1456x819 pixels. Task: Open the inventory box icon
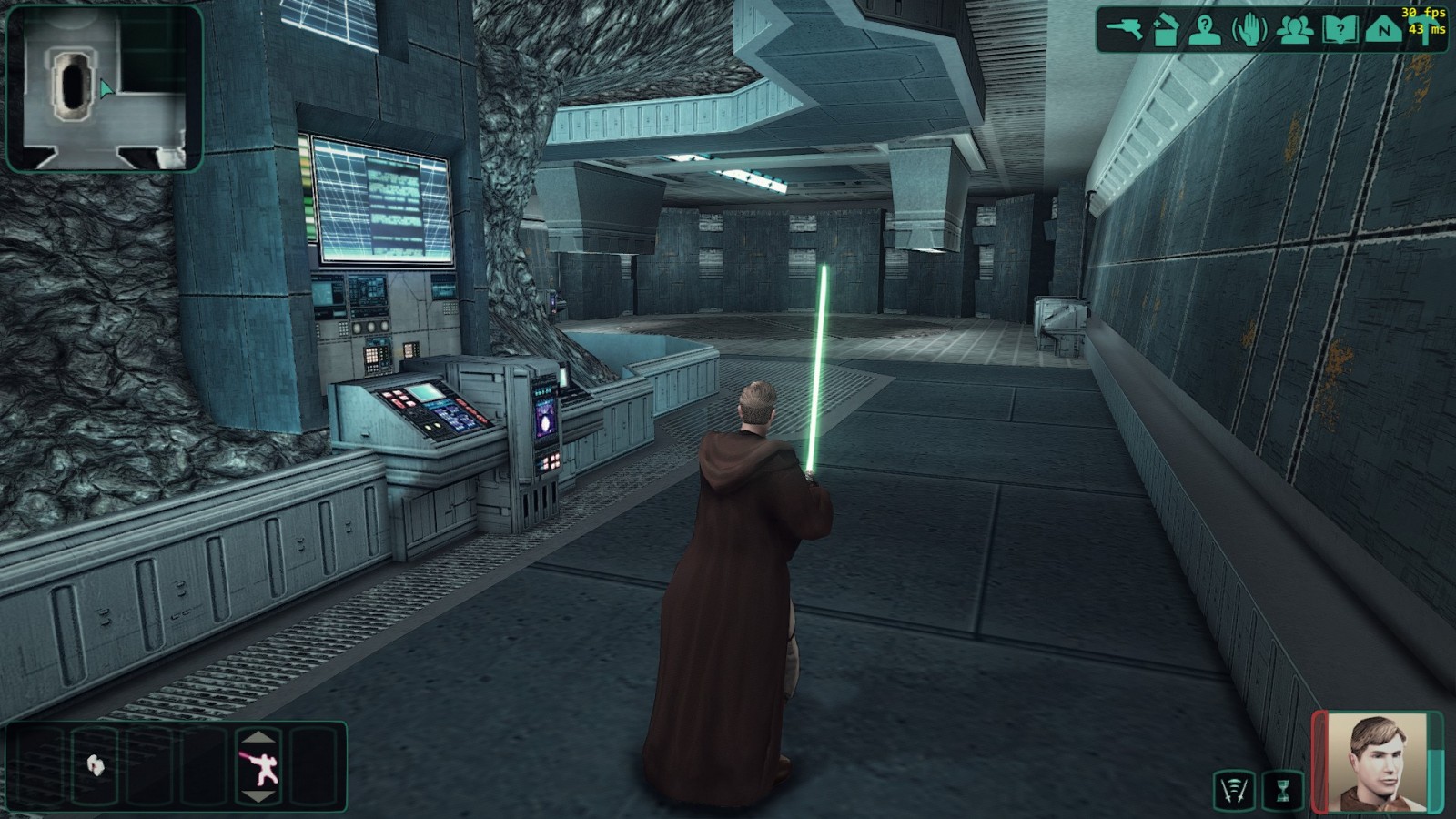coord(1165,29)
